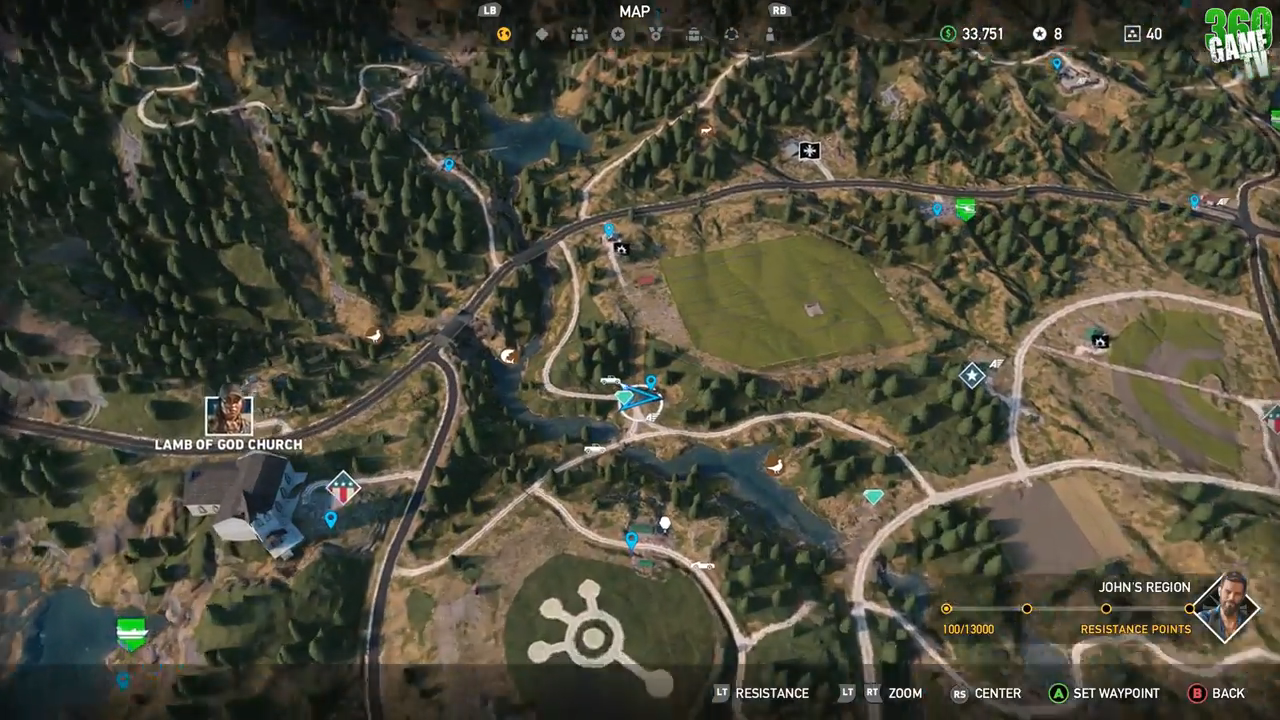This screenshot has height=720, width=1280.
Task: Select the diamond star mission marker
Action: click(972, 377)
